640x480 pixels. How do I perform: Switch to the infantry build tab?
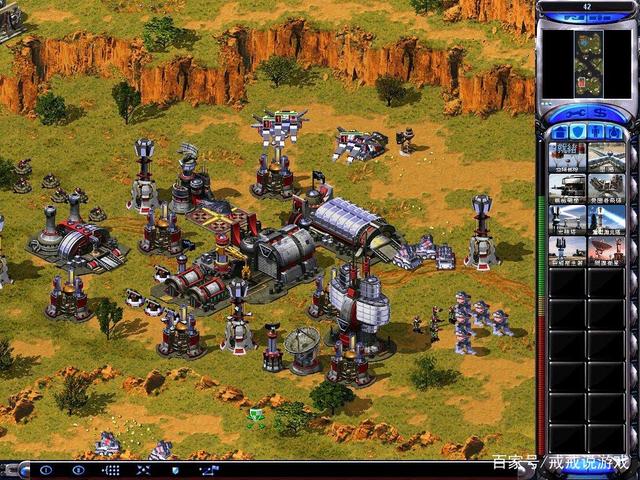[x=597, y=132]
